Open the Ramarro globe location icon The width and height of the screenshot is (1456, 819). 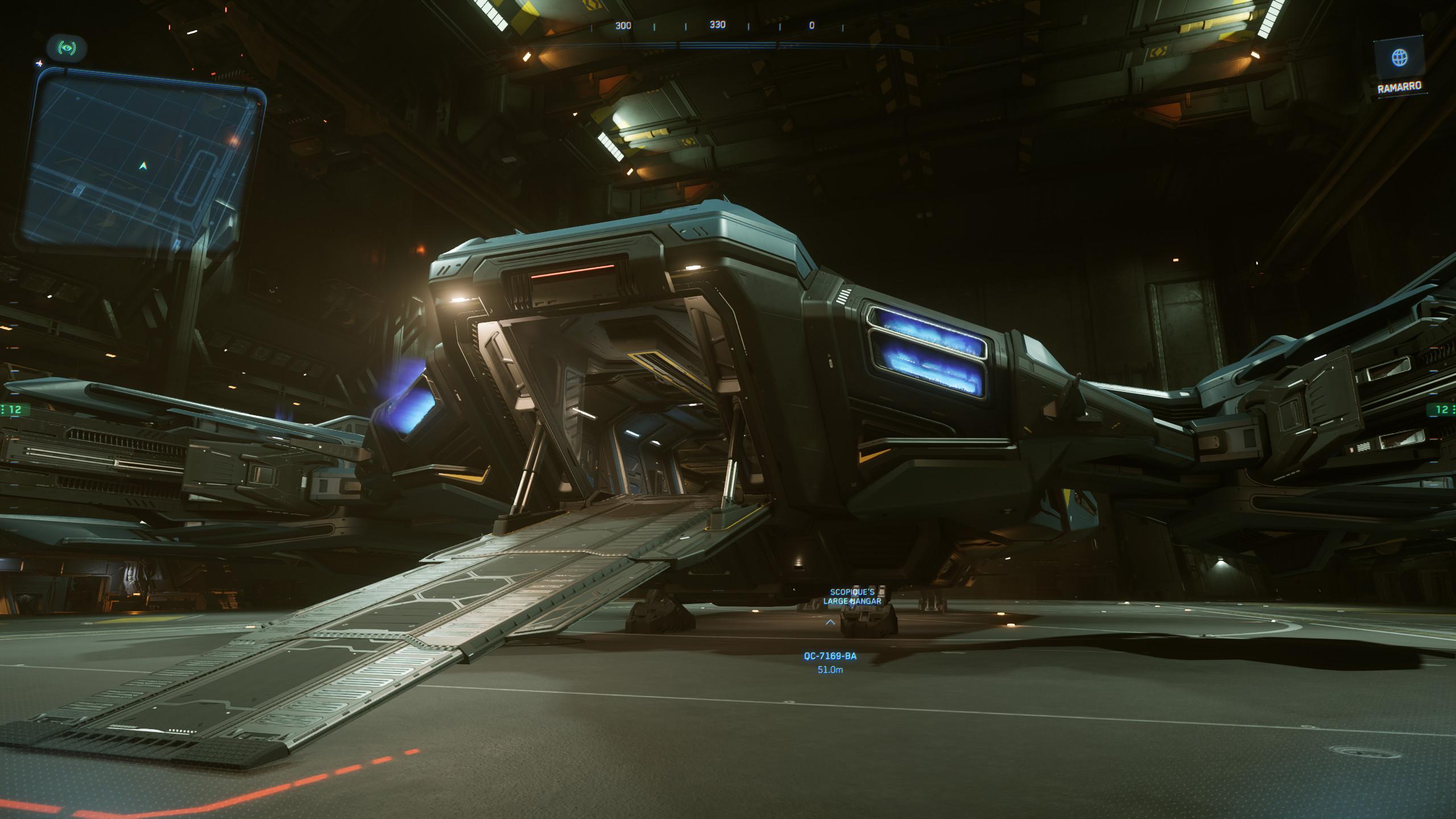click(1399, 58)
